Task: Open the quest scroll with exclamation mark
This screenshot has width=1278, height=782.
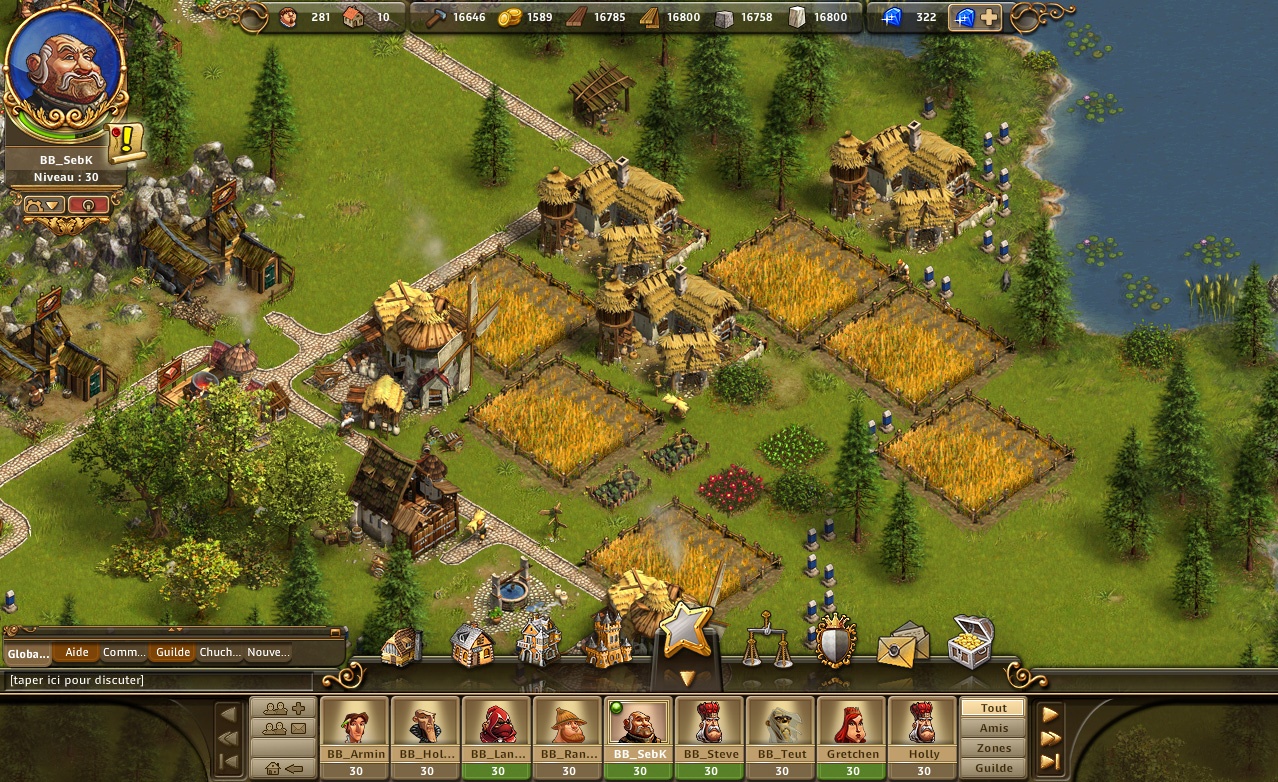Action: pyautogui.click(x=127, y=144)
